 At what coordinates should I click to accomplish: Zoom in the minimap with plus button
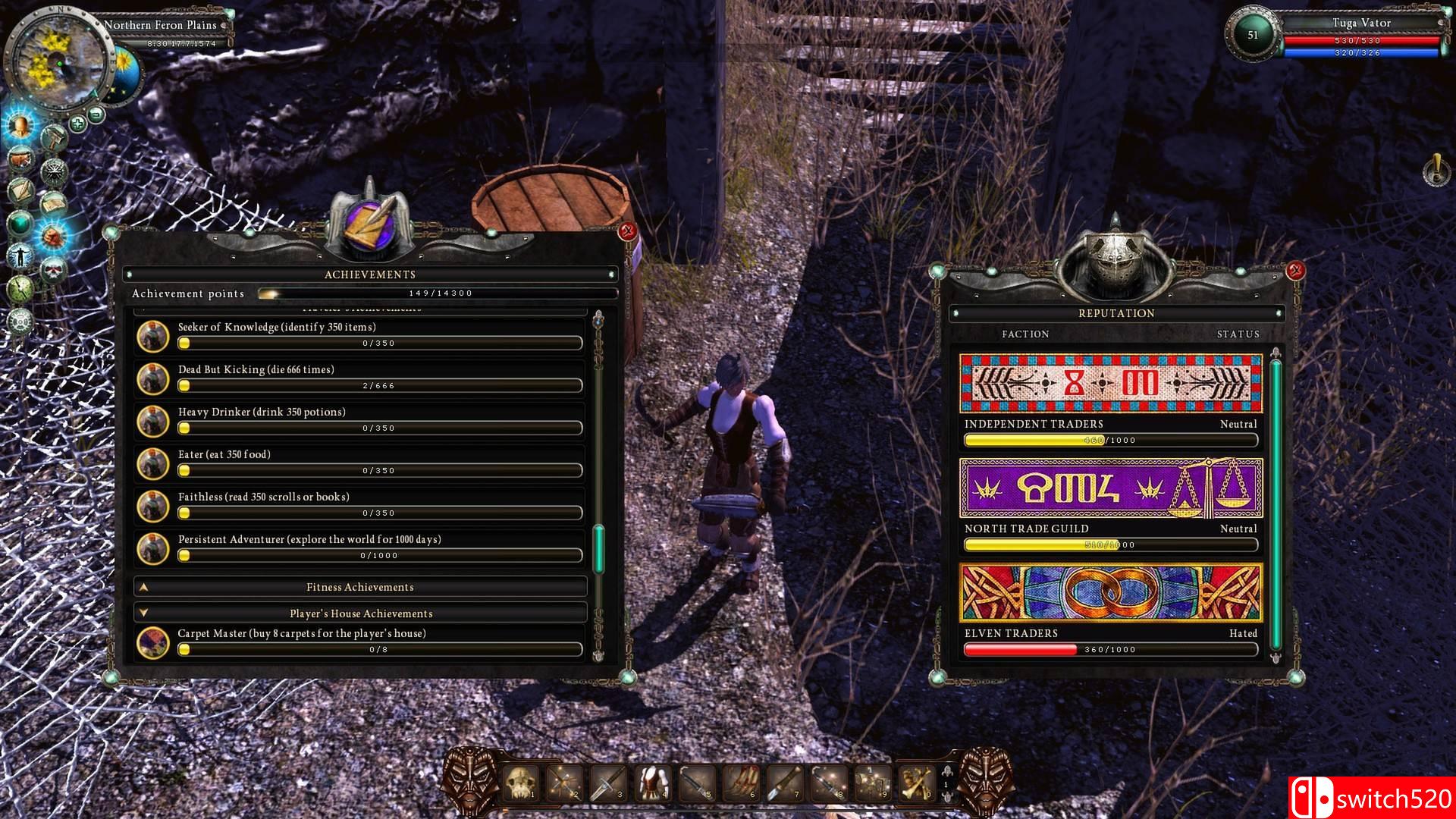pos(77,123)
